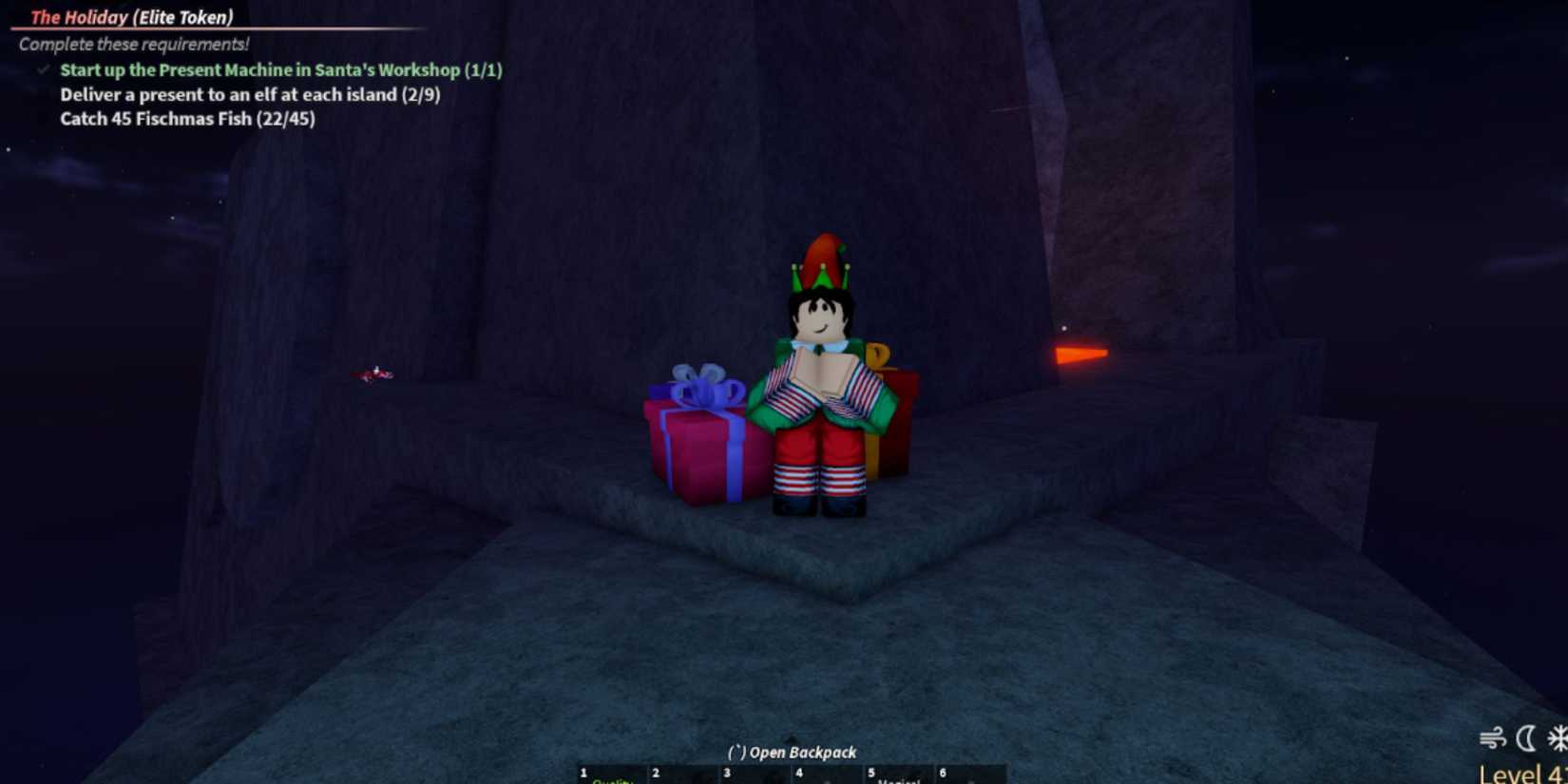Select the item in hotbar slot 2
The width and height of the screenshot is (1568, 784).
tap(679, 776)
